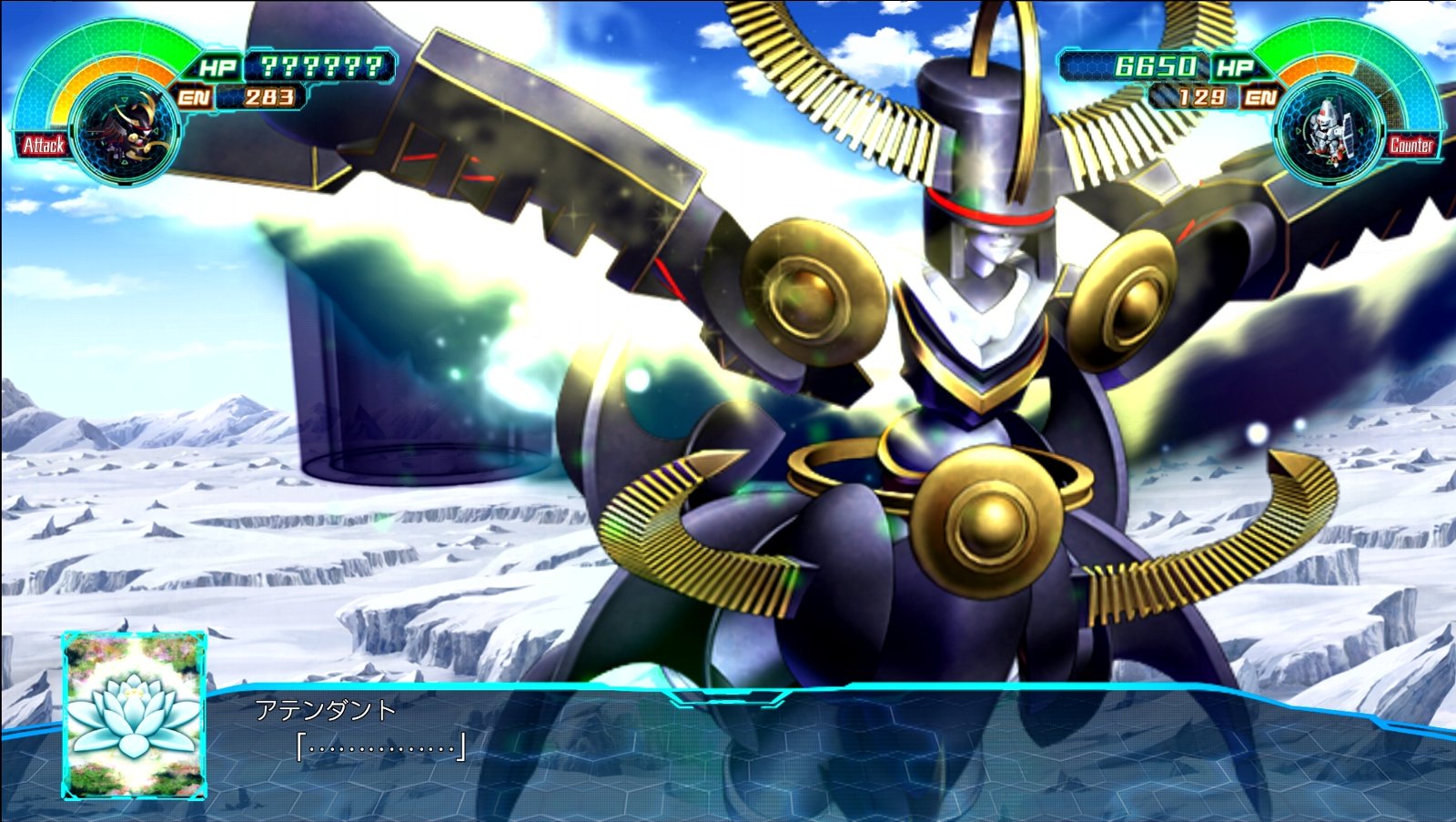1456x822 pixels.
Task: Click the red Attack badge
Action: tap(43, 145)
